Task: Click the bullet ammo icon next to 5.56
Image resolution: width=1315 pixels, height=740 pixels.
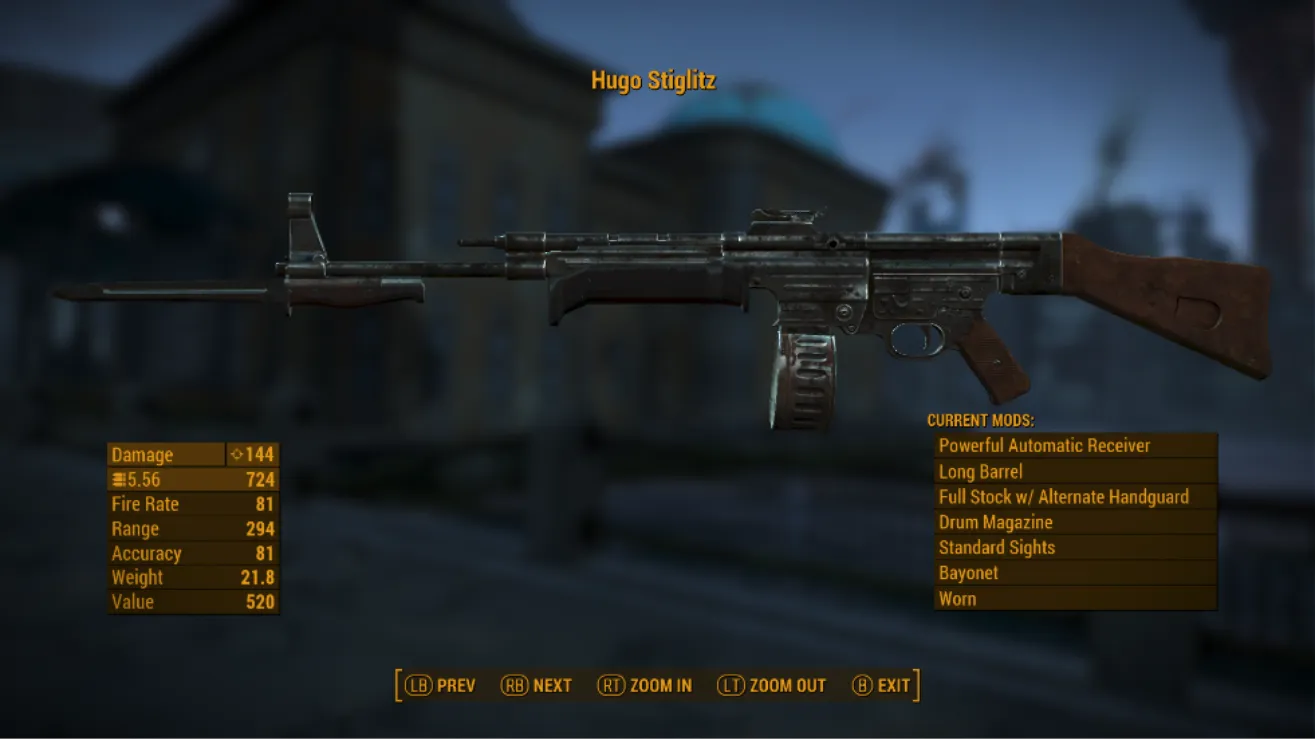Action: point(119,479)
